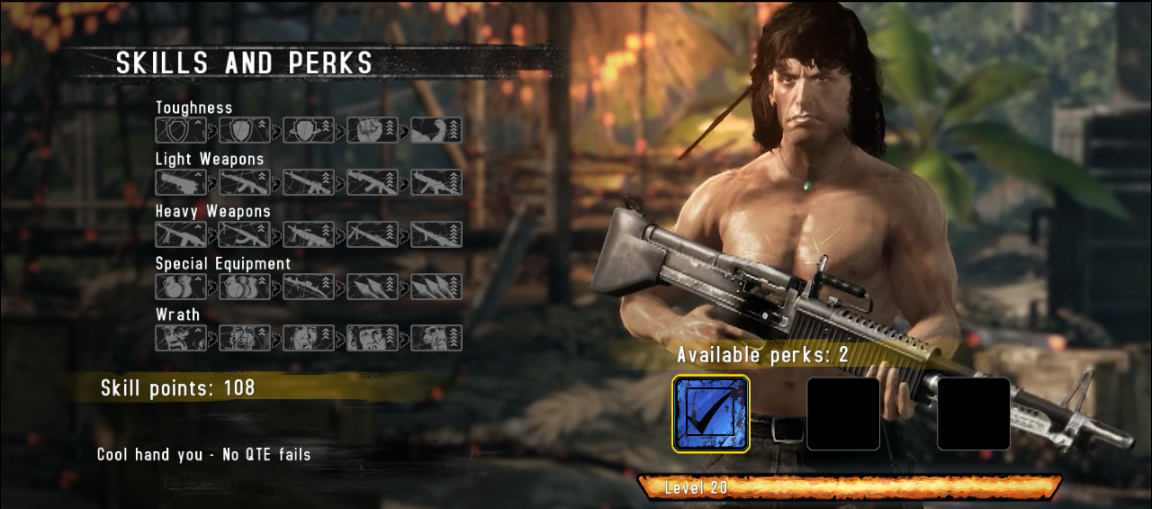Choose the three-grenade Special Equipment skill
This screenshot has width=1152, height=509.
(x=245, y=286)
